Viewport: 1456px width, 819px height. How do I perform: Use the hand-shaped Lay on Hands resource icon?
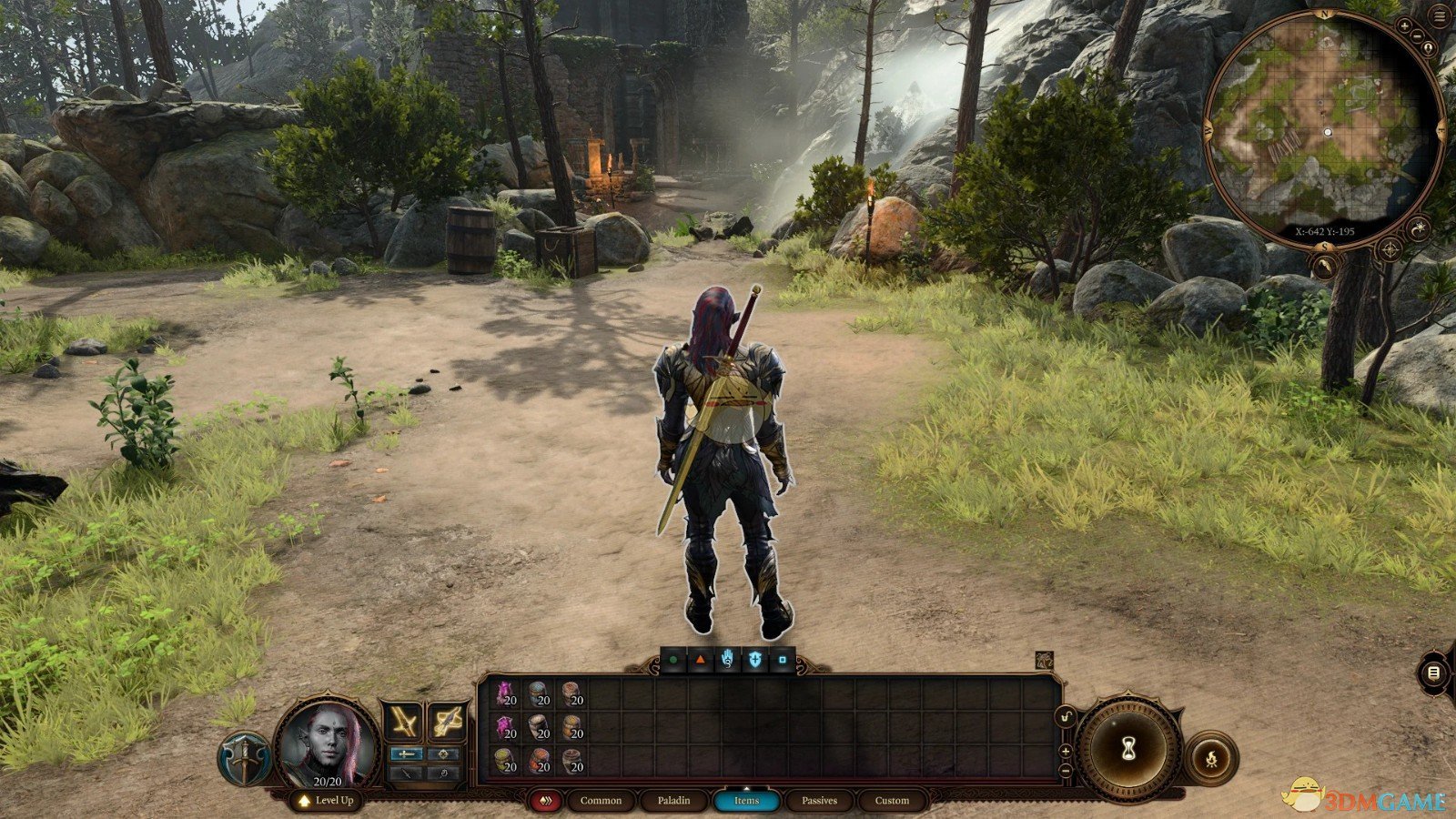tap(727, 660)
